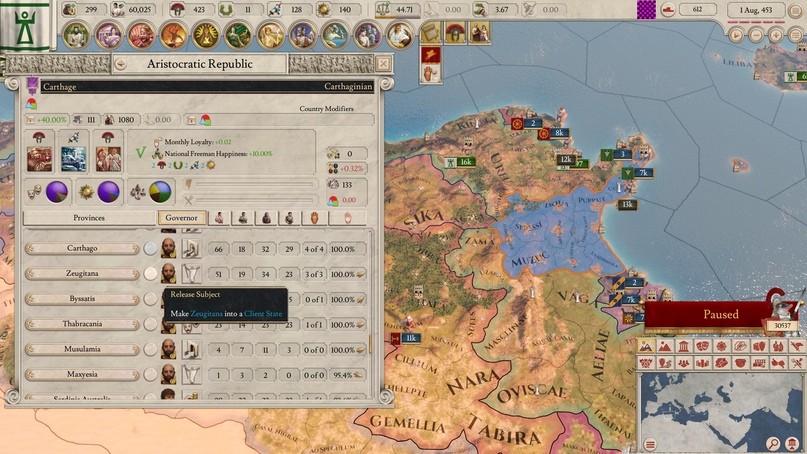
Task: Open Musulamia from the province list
Action: click(x=82, y=349)
